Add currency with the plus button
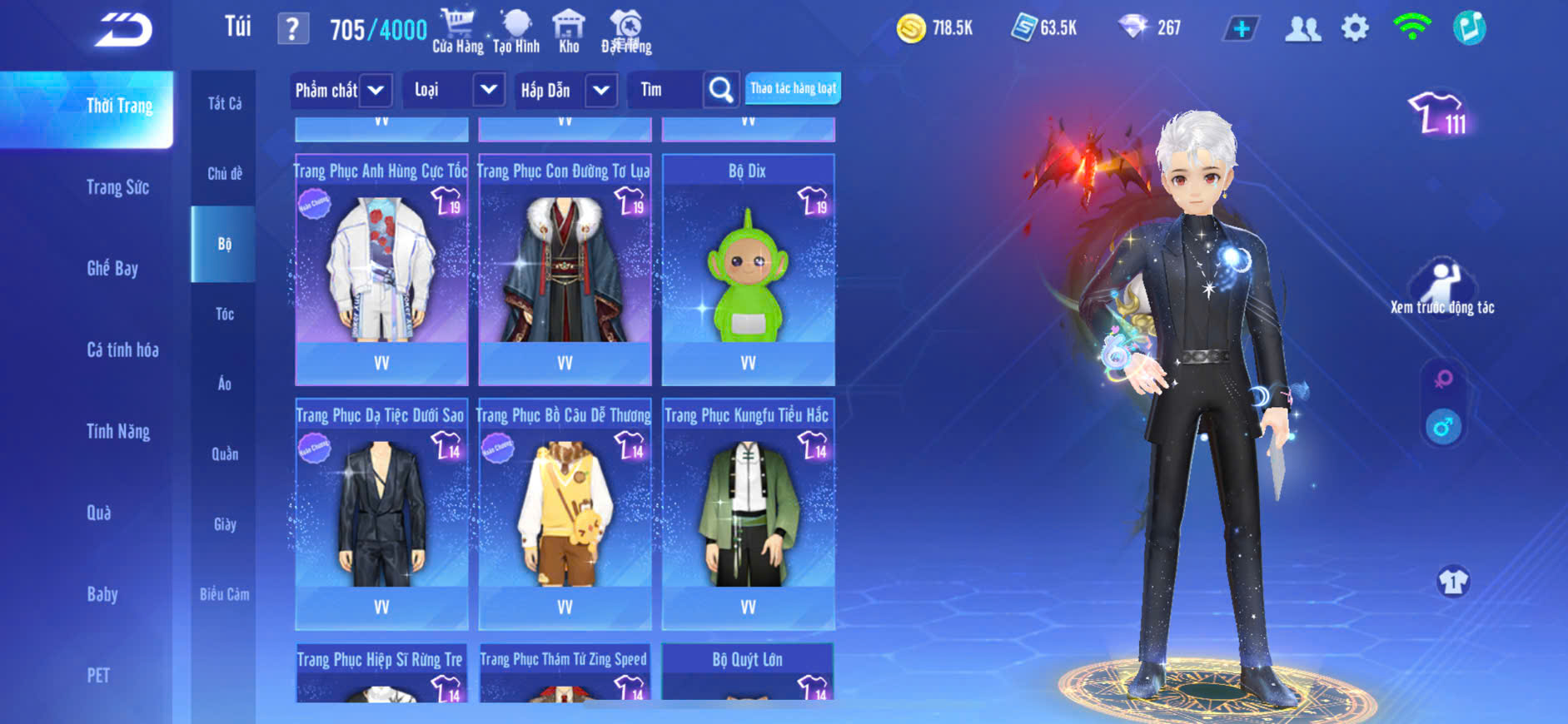The image size is (1568, 724). pos(1241,29)
